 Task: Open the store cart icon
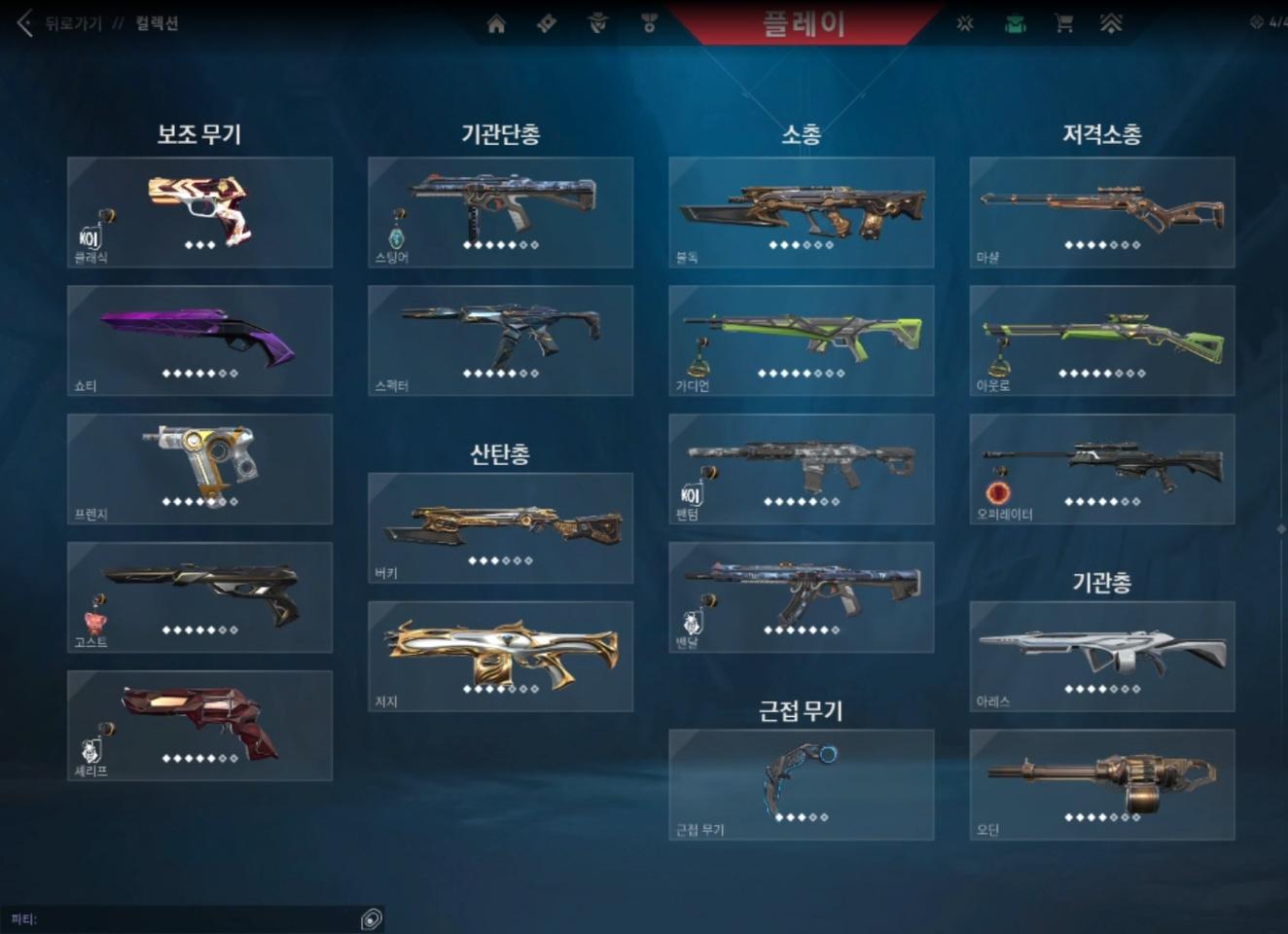click(1064, 23)
